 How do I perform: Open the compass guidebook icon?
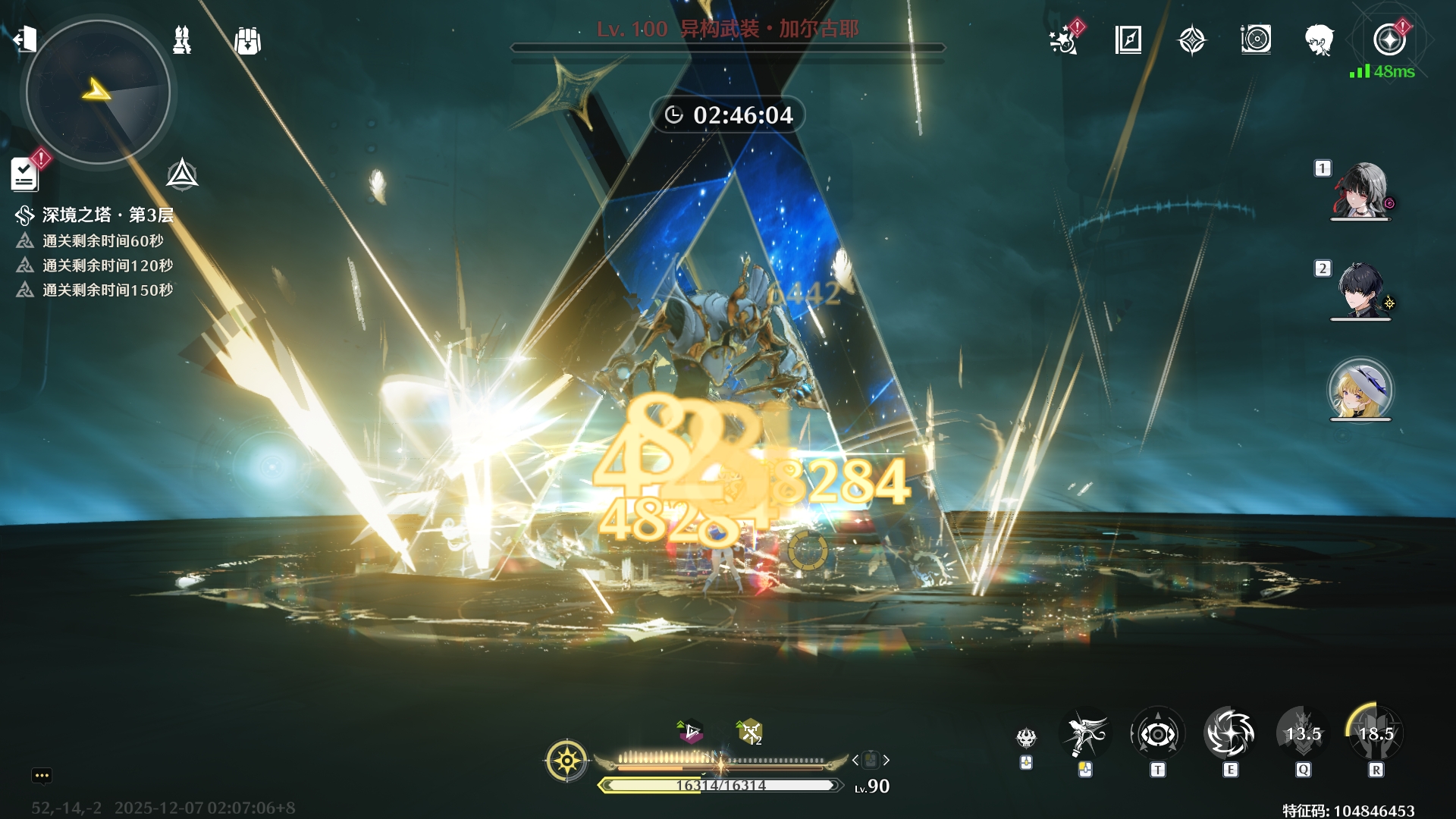(1128, 39)
